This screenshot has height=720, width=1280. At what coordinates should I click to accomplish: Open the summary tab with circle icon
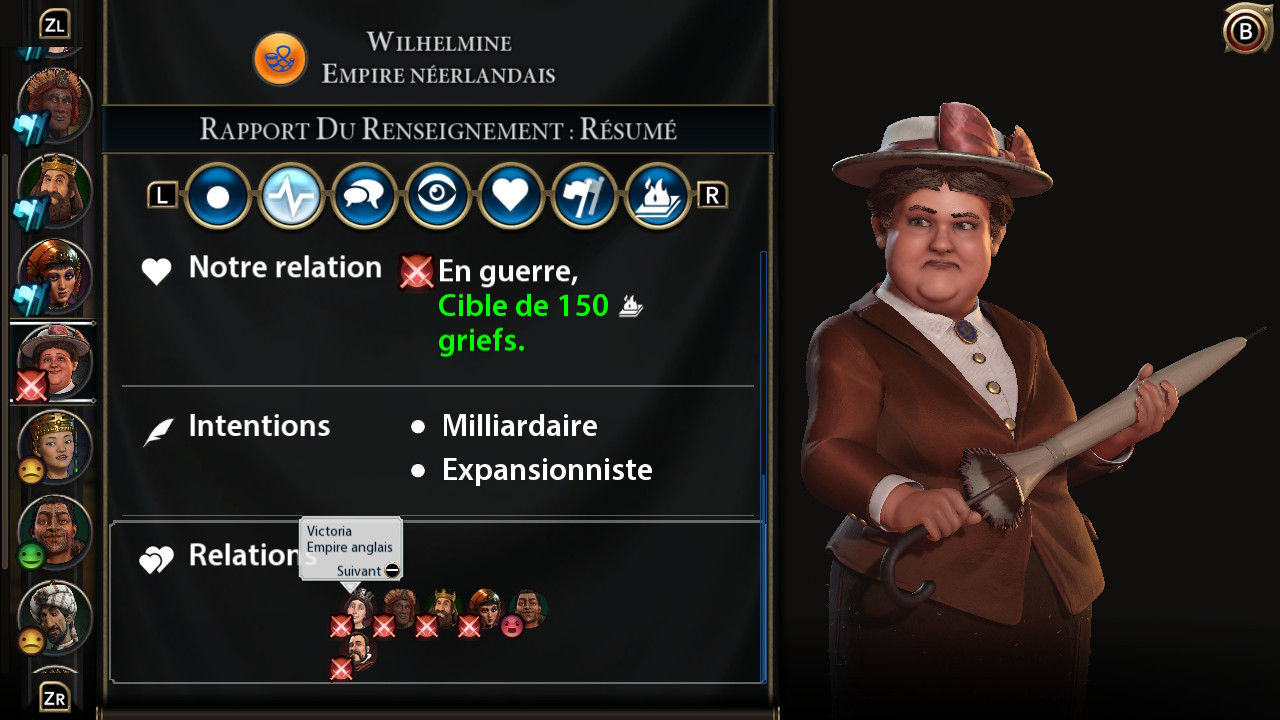click(x=217, y=196)
